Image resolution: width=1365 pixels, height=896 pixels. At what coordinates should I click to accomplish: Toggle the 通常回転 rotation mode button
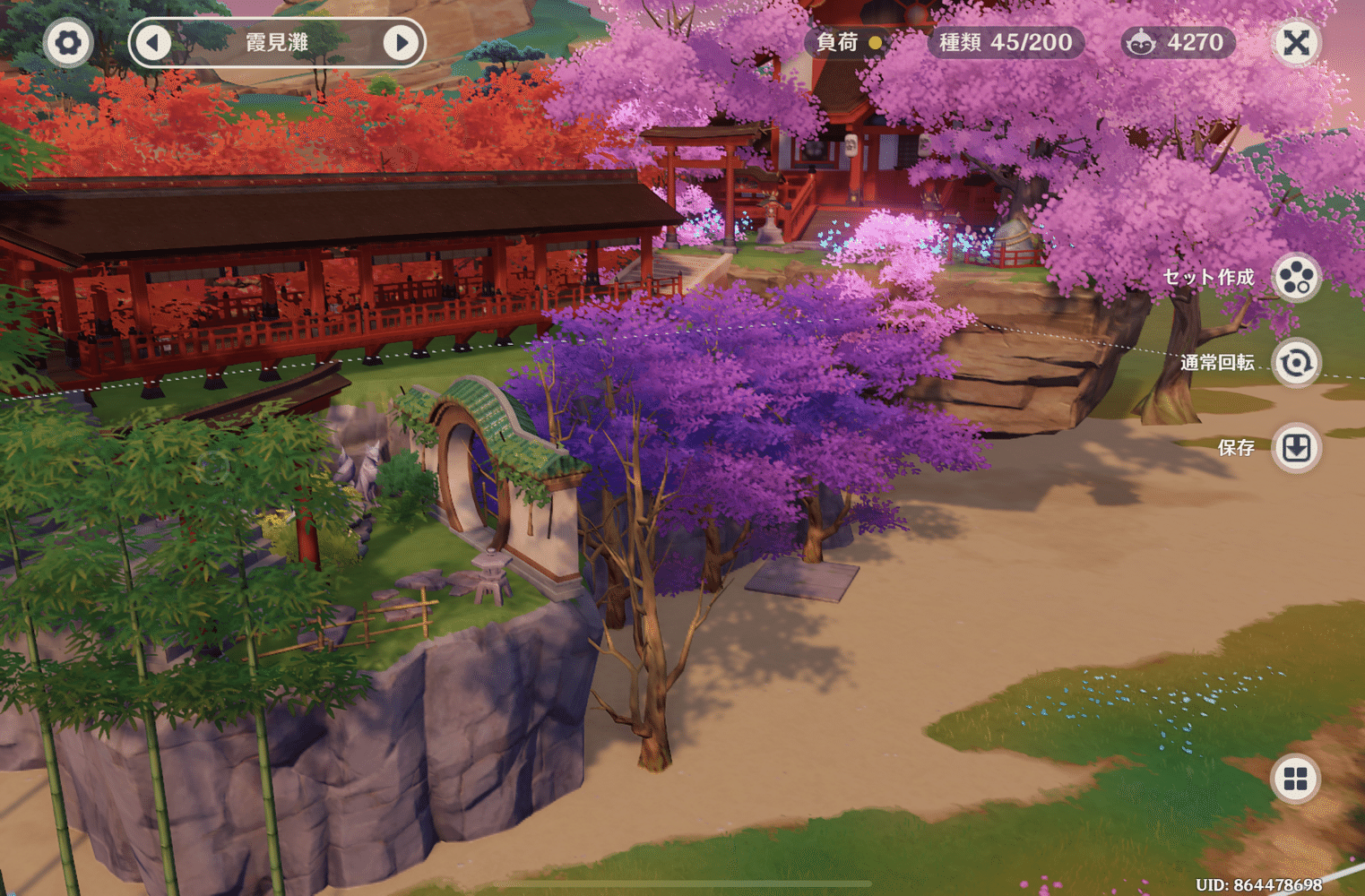tap(1296, 363)
